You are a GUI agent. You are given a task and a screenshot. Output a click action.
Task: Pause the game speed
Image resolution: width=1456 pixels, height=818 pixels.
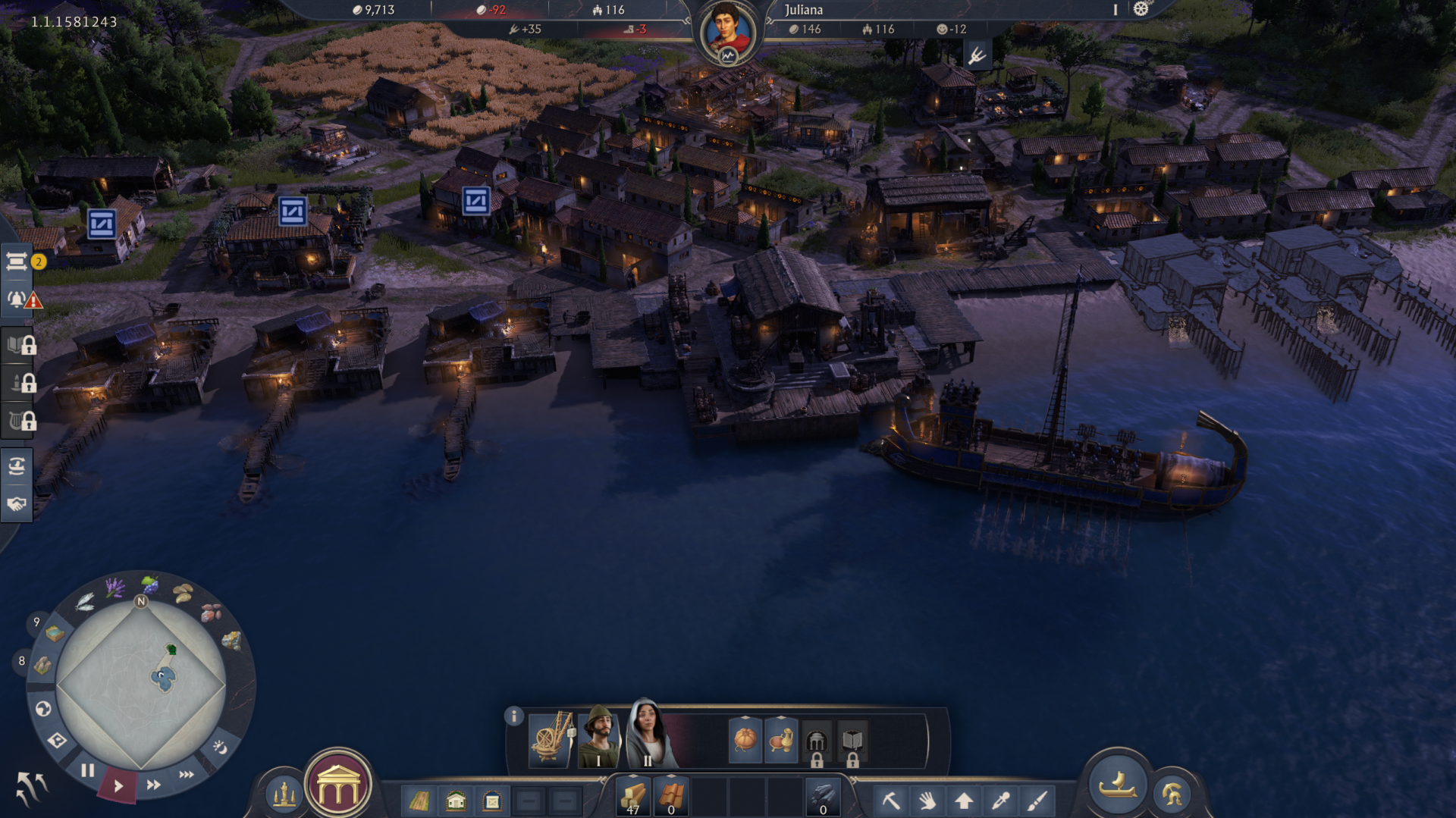[88, 770]
